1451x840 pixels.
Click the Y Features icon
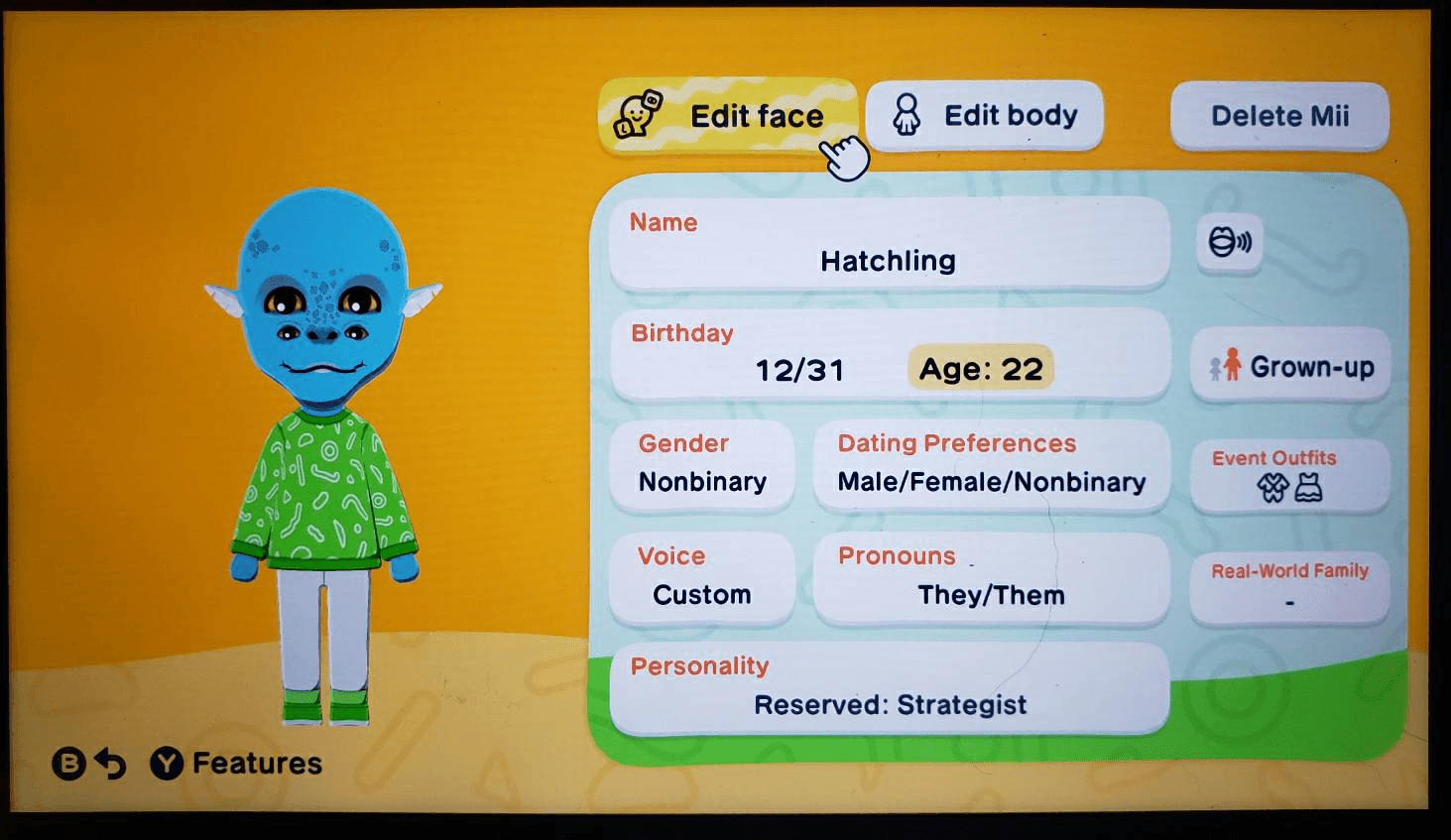(165, 764)
